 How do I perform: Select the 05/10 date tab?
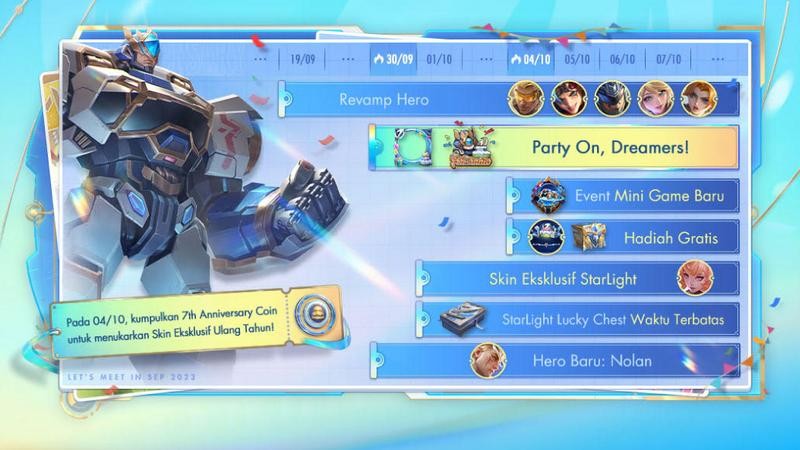coord(576,59)
